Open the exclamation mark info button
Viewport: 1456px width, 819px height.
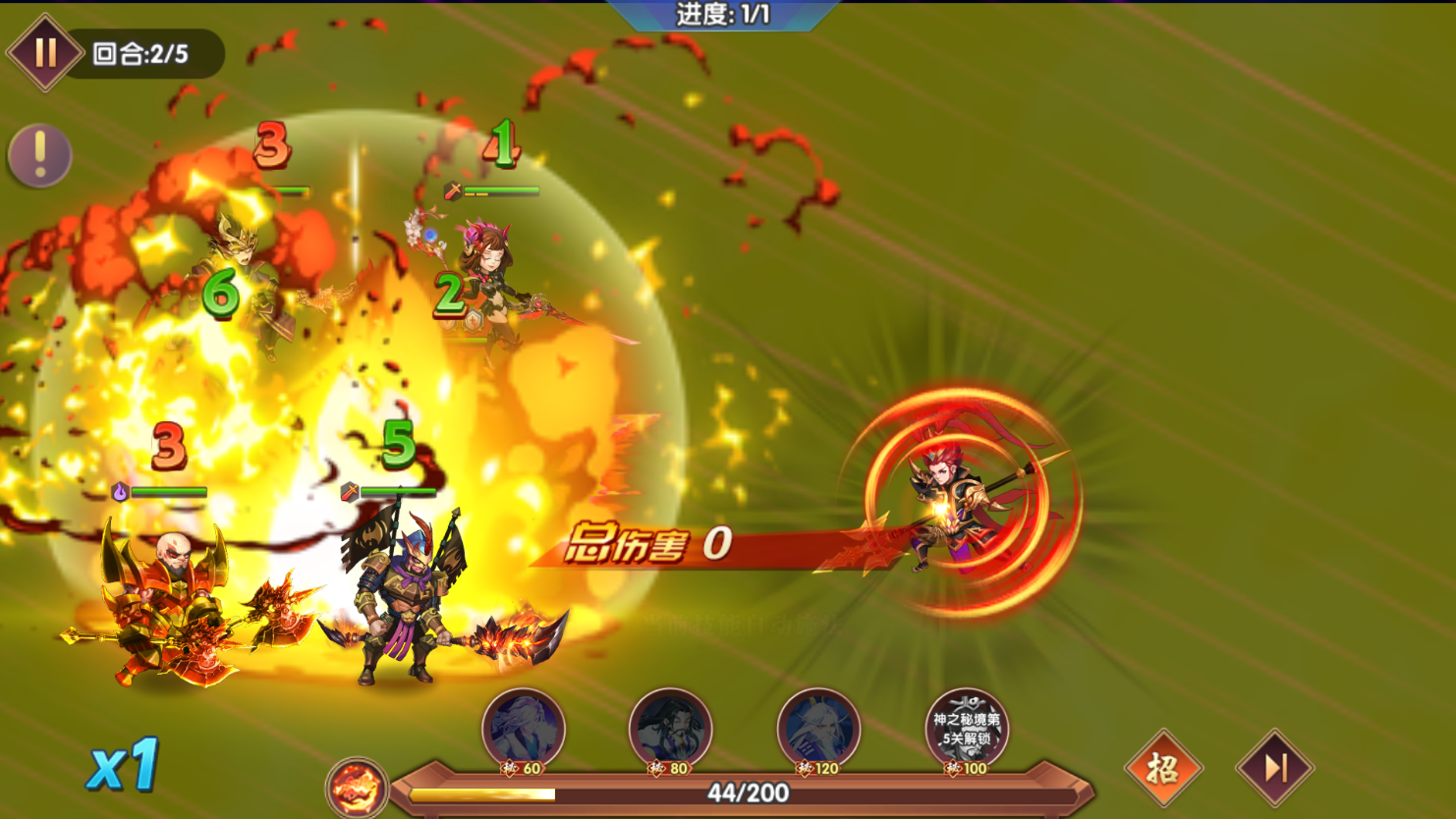pyautogui.click(x=39, y=155)
